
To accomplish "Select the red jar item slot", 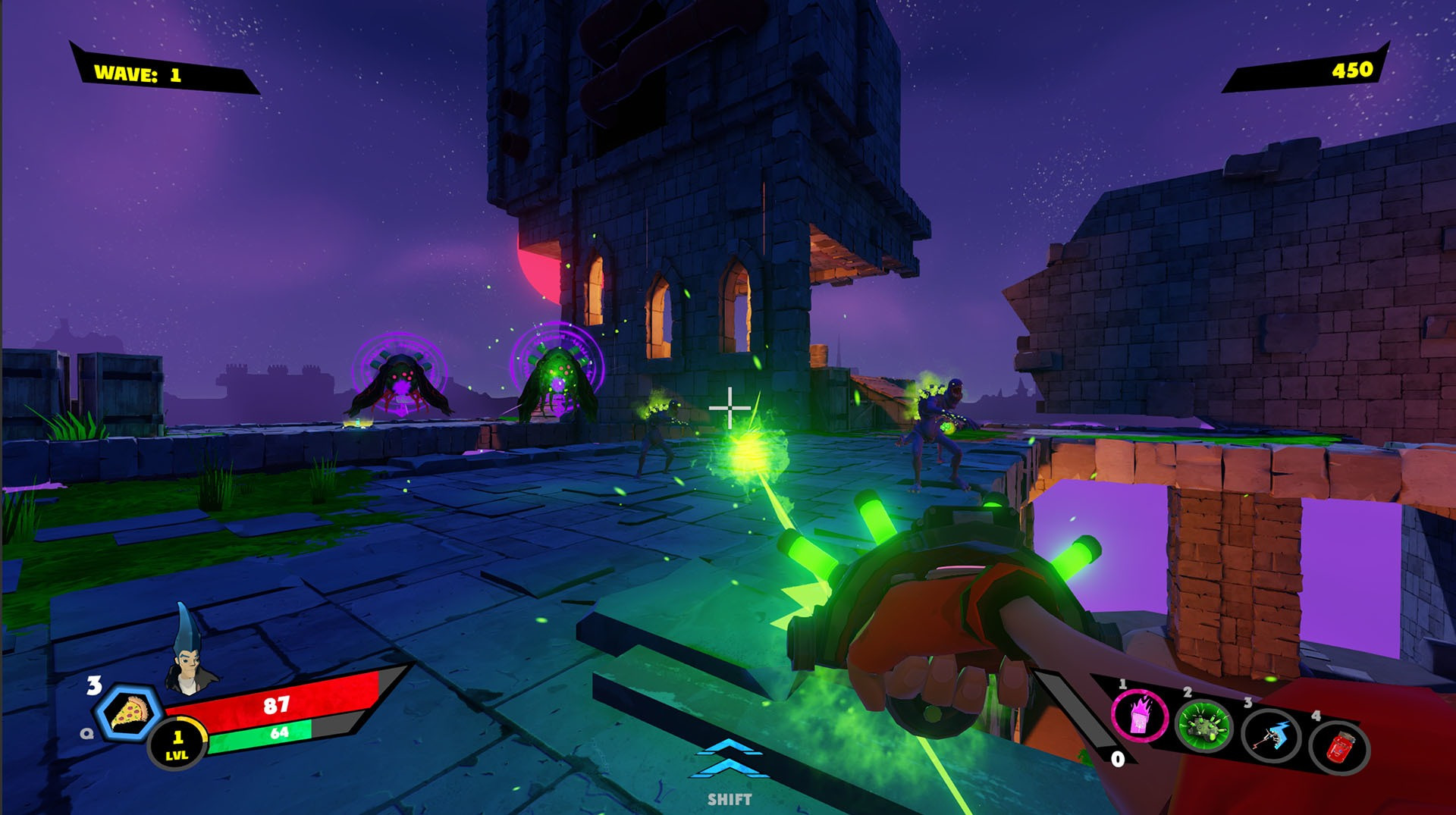I will point(1338,748).
